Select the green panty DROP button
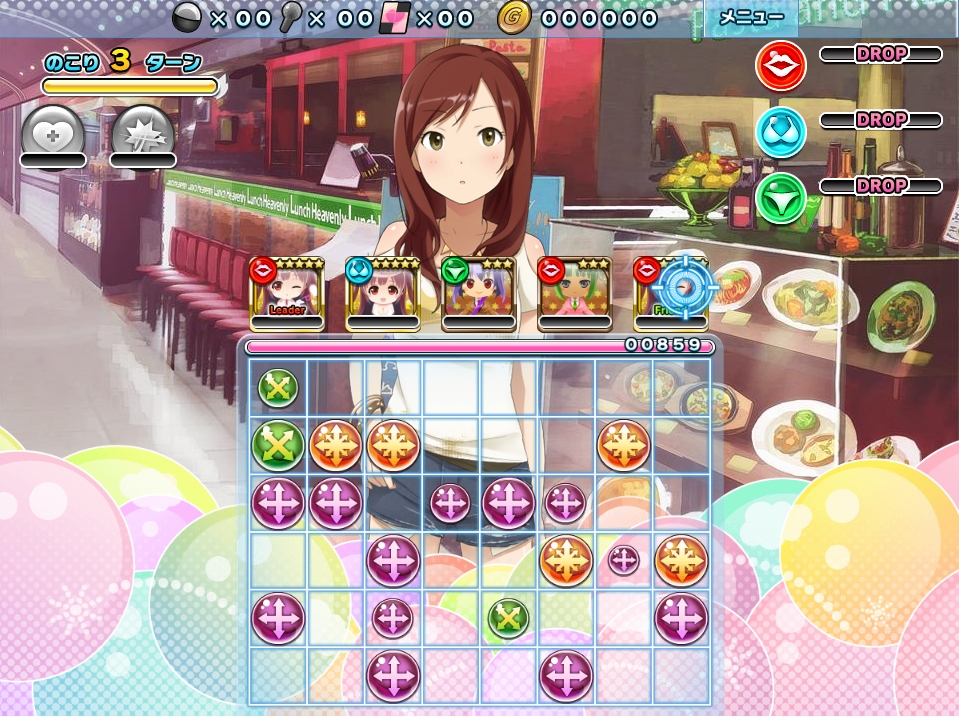Viewport: 959px width, 717px height. click(781, 197)
